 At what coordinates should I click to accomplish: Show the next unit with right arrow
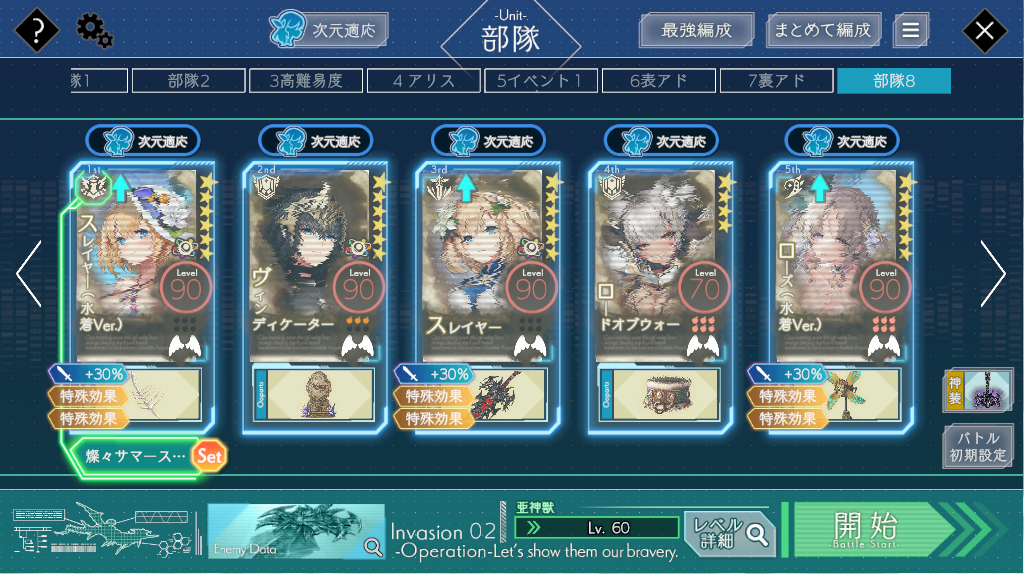(993, 273)
